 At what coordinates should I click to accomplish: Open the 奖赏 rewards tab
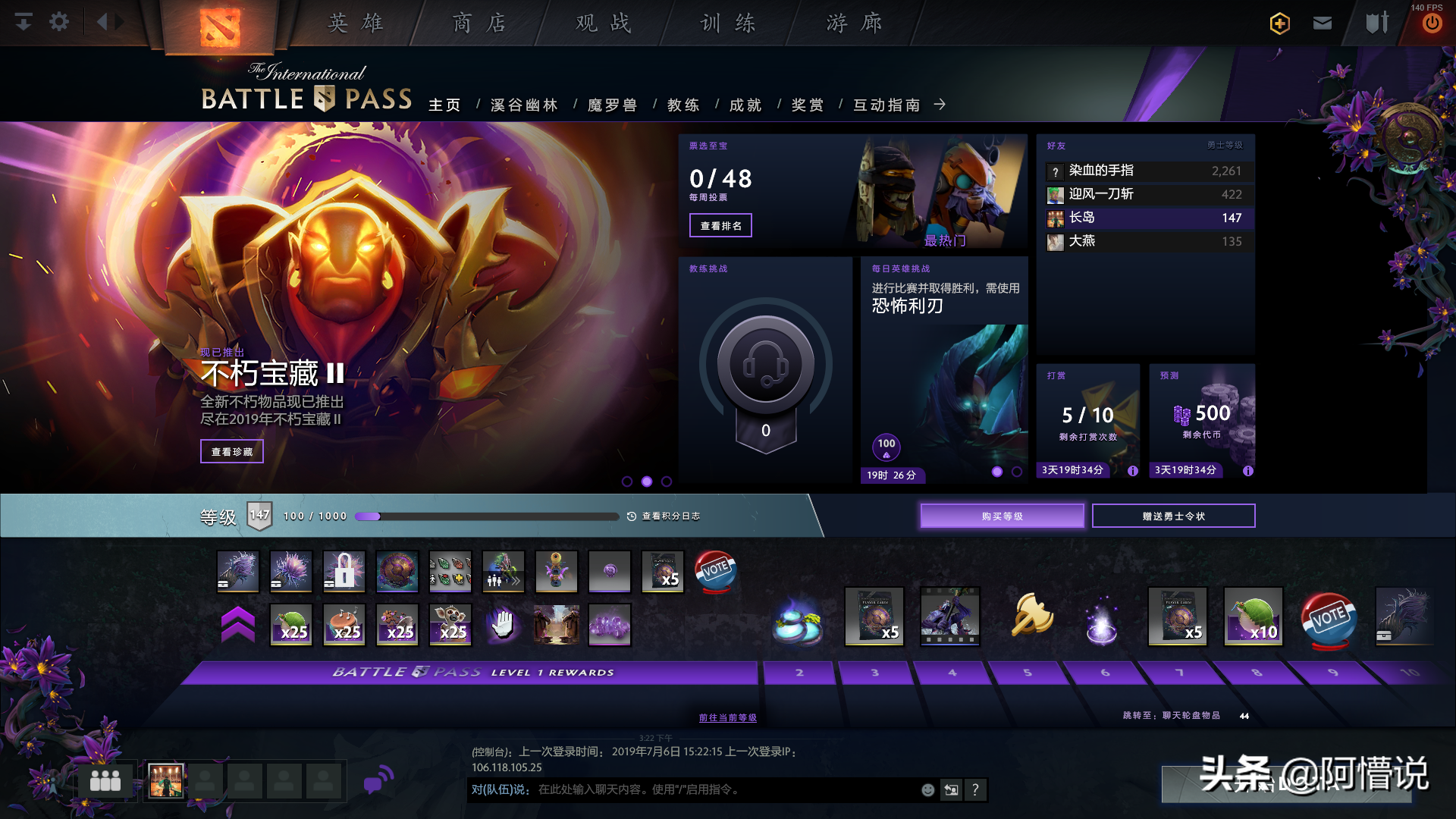(x=808, y=105)
